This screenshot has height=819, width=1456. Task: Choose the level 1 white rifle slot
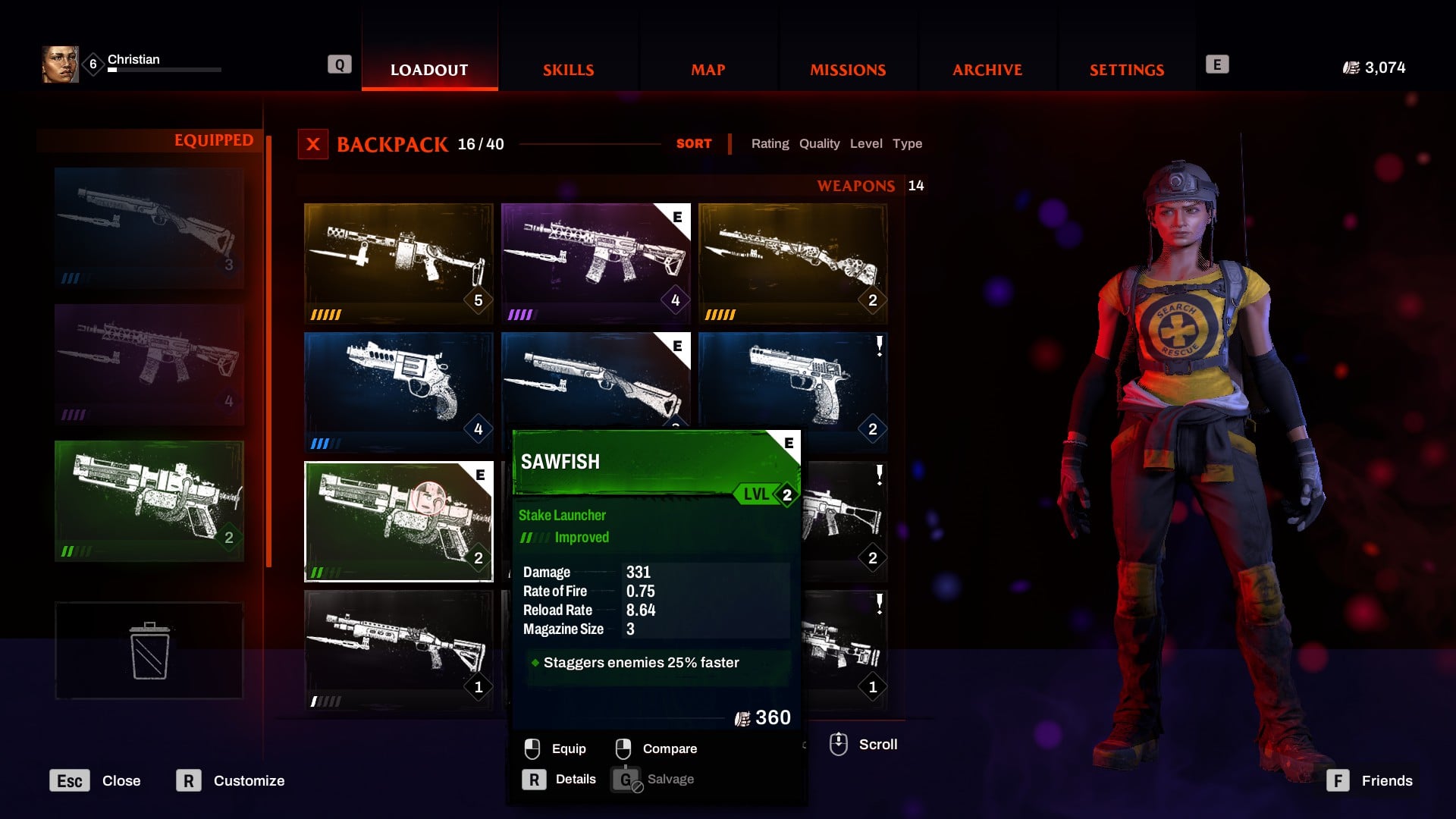398,650
